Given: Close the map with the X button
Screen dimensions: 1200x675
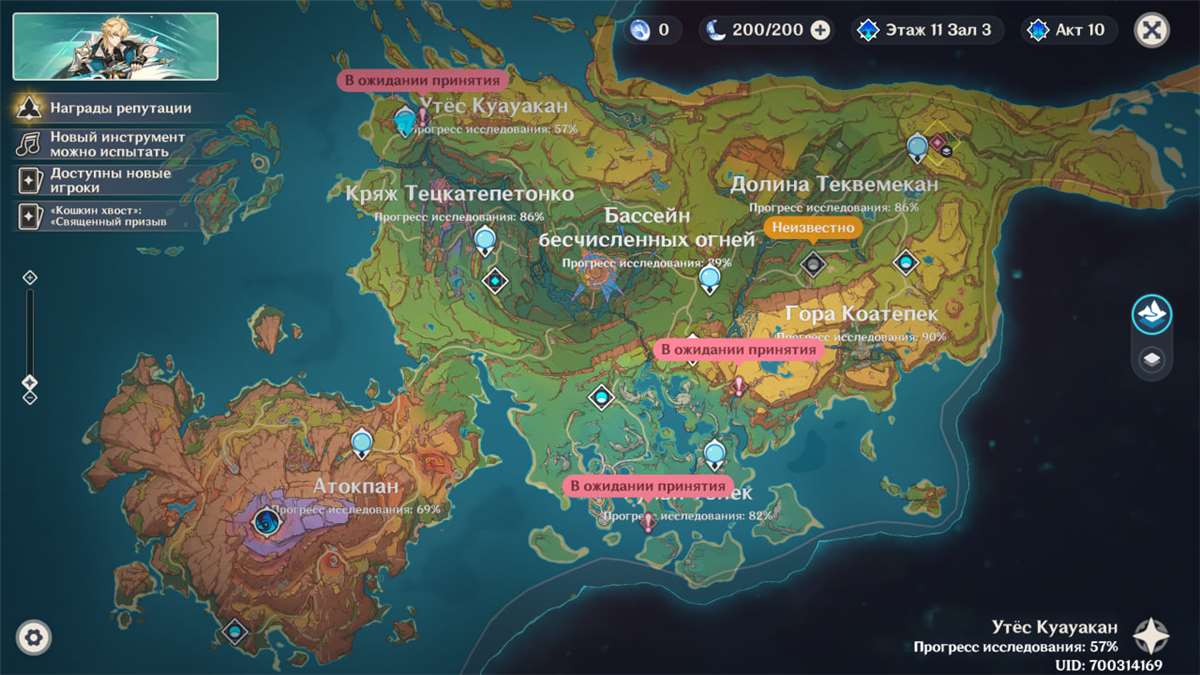Looking at the screenshot, I should [x=1152, y=30].
